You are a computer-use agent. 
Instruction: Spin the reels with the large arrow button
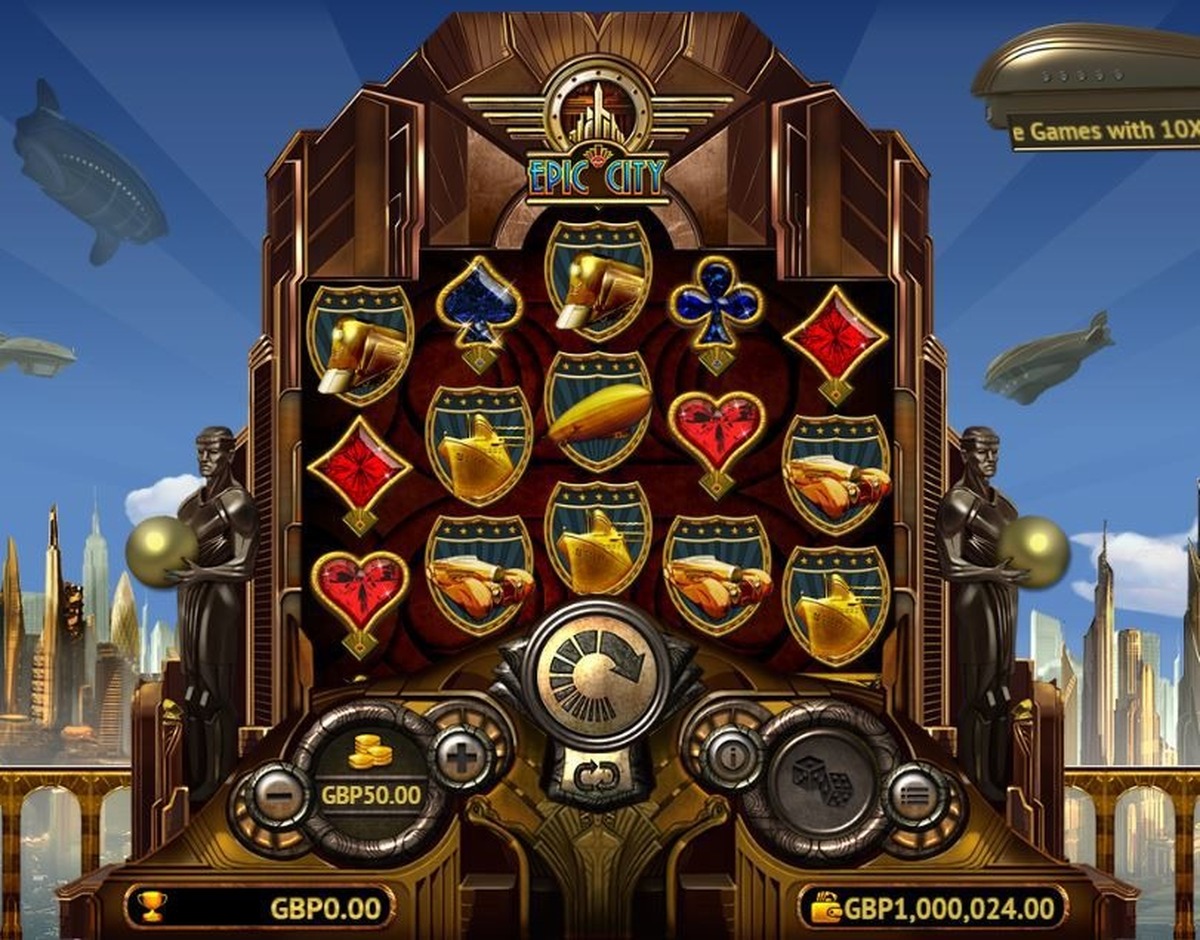tap(597, 673)
